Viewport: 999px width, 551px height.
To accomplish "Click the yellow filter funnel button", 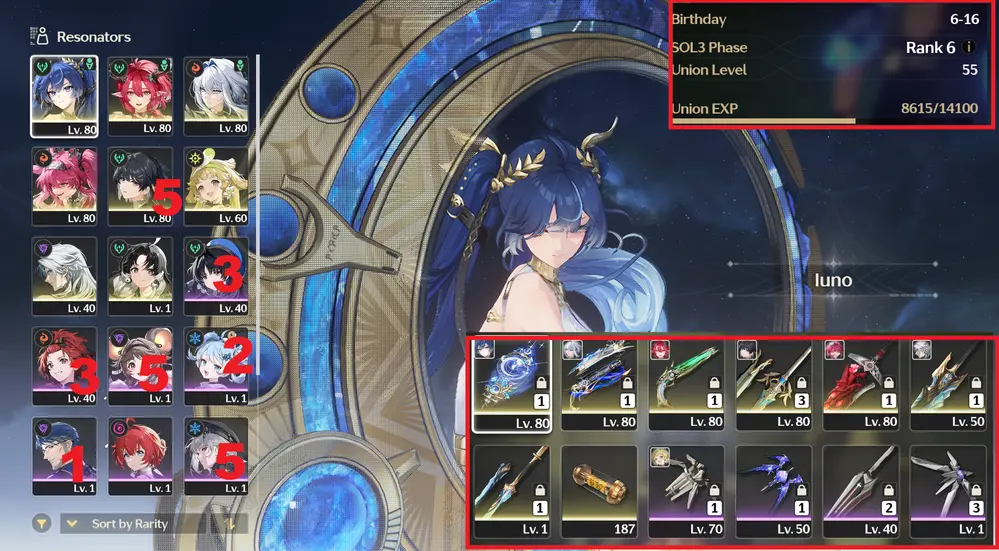I will [x=42, y=523].
